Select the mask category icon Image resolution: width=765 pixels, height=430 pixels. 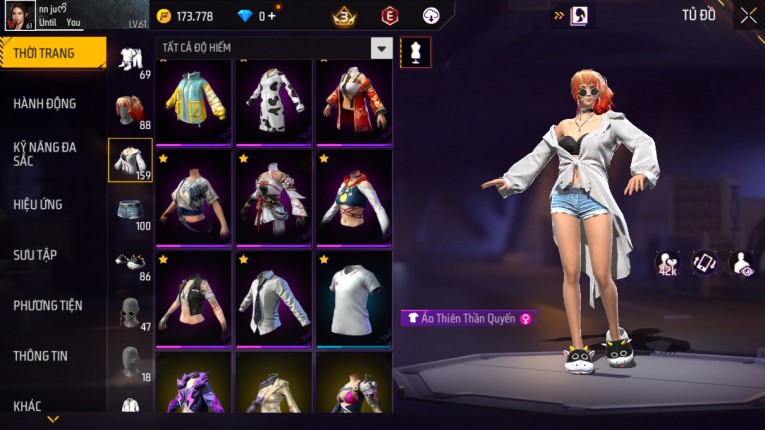130,311
